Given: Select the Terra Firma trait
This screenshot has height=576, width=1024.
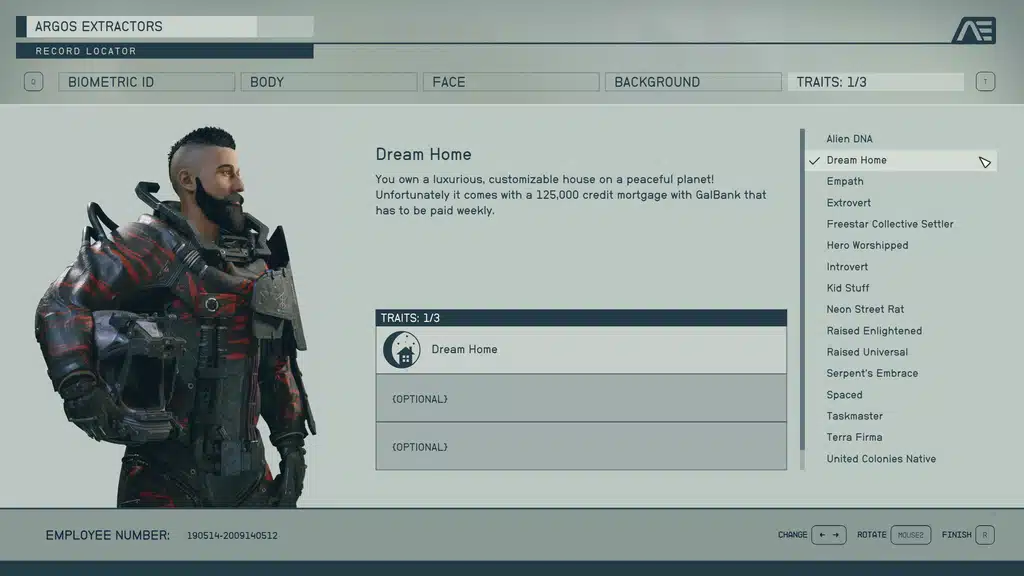Looking at the screenshot, I should click(854, 437).
